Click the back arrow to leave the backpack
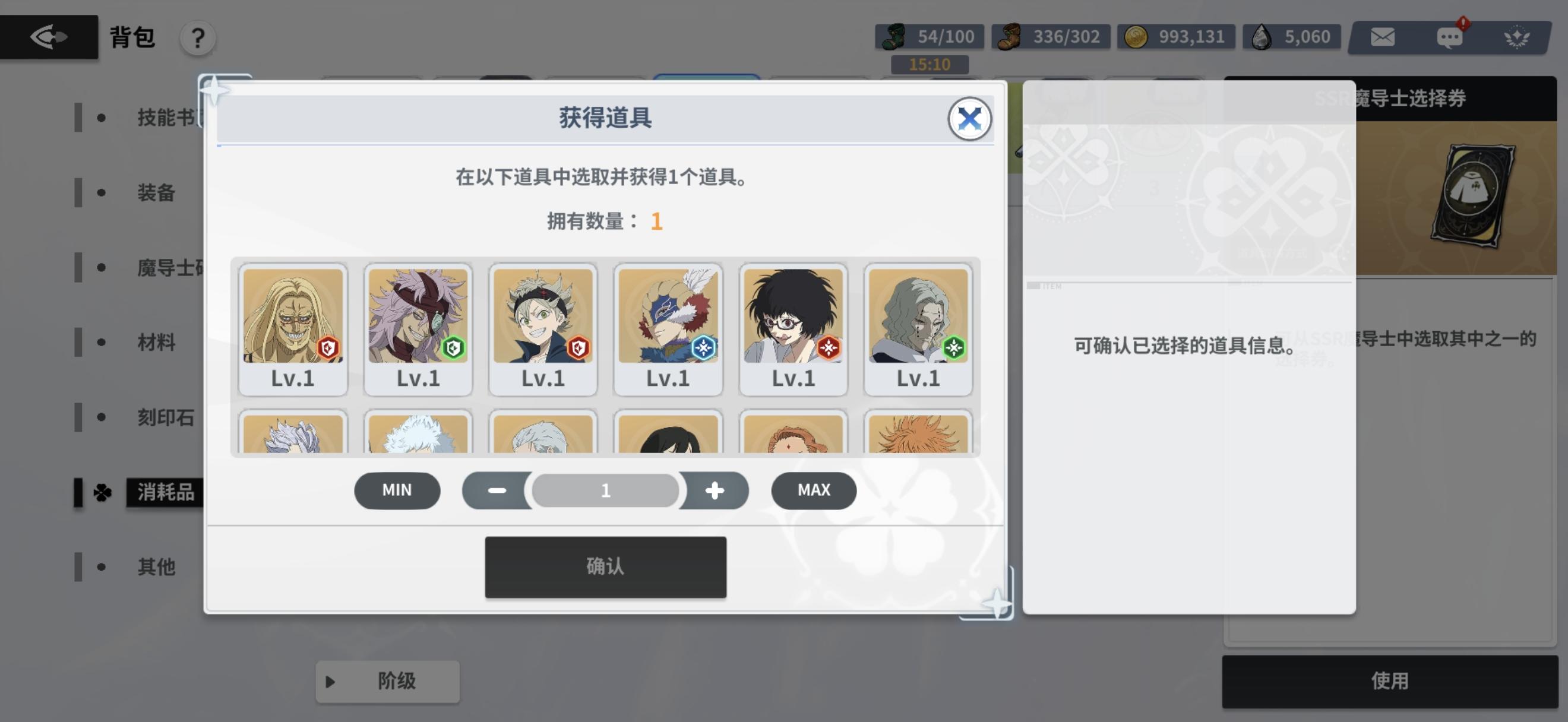Viewport: 1568px width, 722px height. coord(49,36)
